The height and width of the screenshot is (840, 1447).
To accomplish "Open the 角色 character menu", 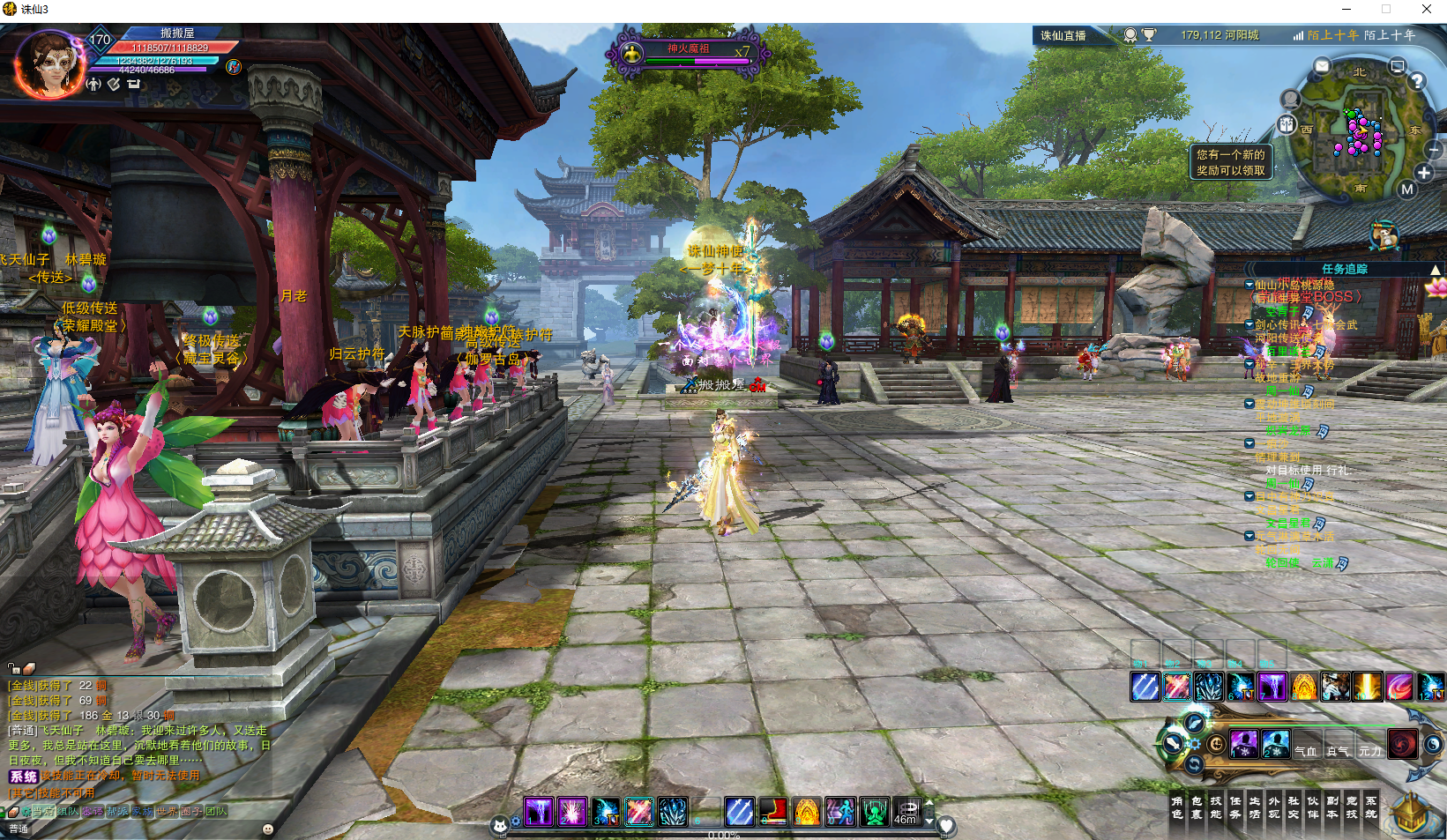I will (x=1177, y=807).
